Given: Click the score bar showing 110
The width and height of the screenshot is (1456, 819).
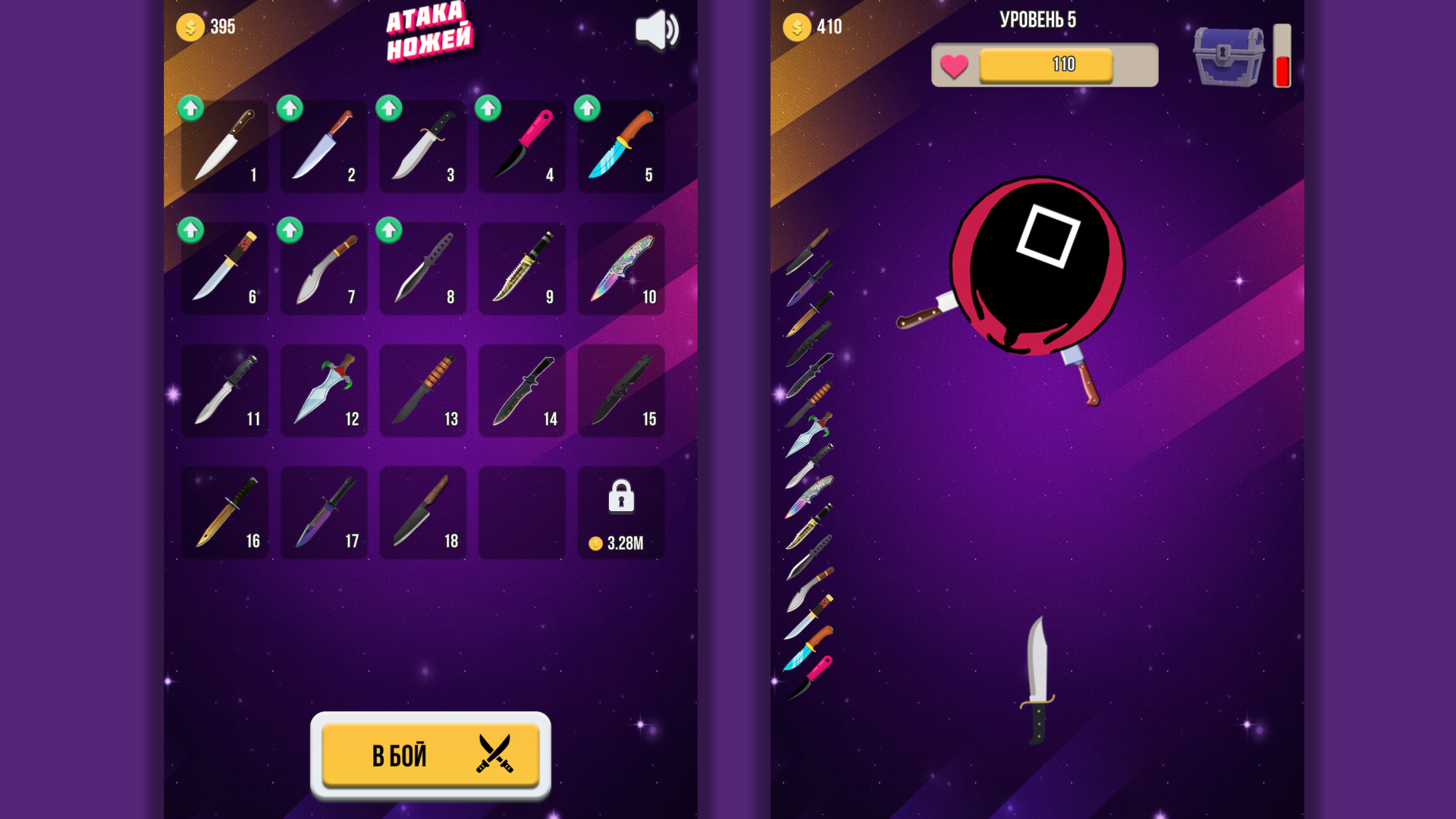Looking at the screenshot, I should [x=1064, y=64].
